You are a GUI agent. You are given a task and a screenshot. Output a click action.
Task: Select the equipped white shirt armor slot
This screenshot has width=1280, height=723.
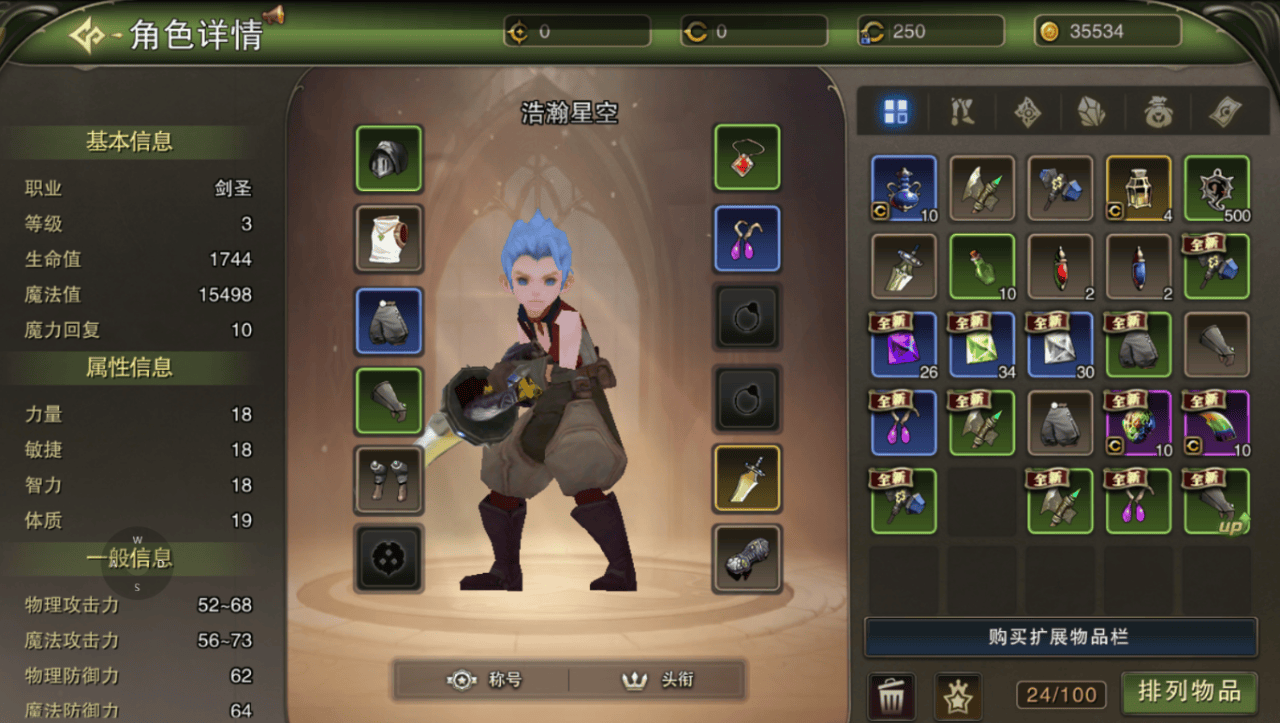coord(389,239)
